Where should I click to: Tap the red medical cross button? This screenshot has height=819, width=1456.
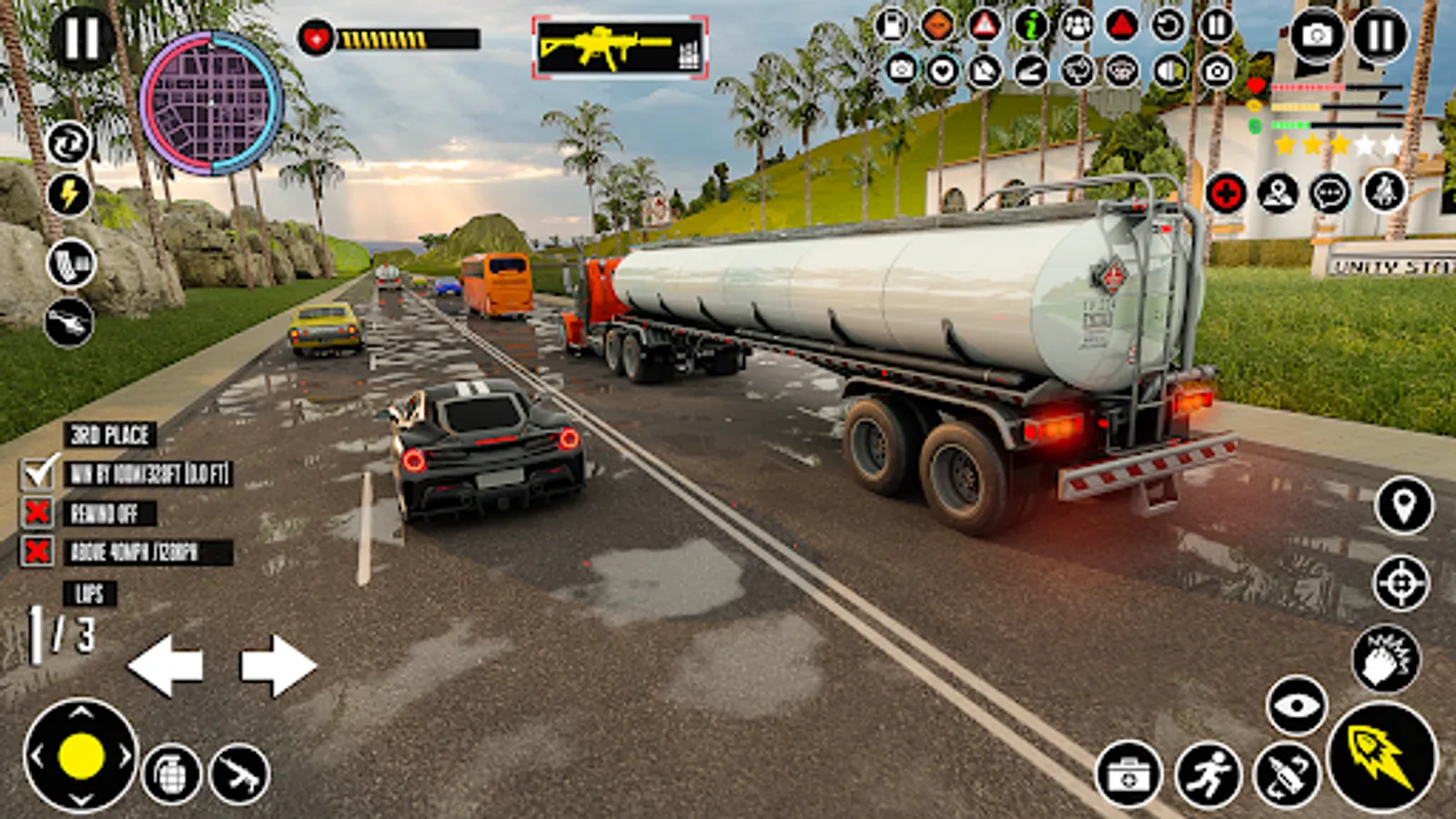pos(1226,193)
